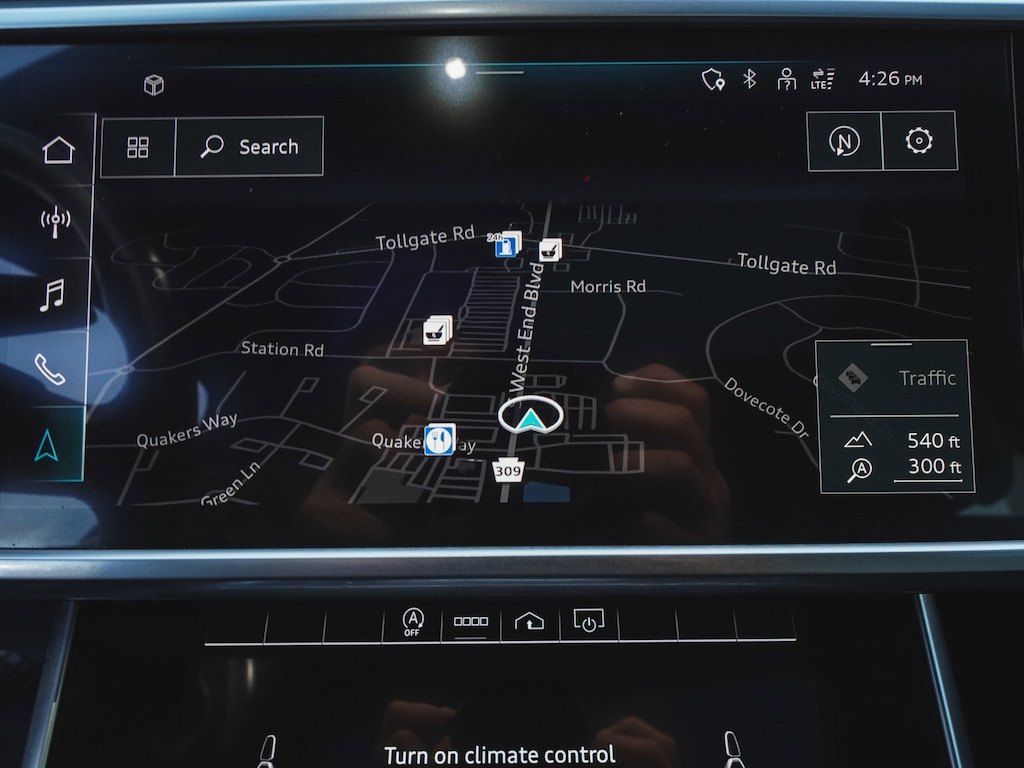Image resolution: width=1024 pixels, height=768 pixels.
Task: Open the map settings gear
Action: coord(919,141)
